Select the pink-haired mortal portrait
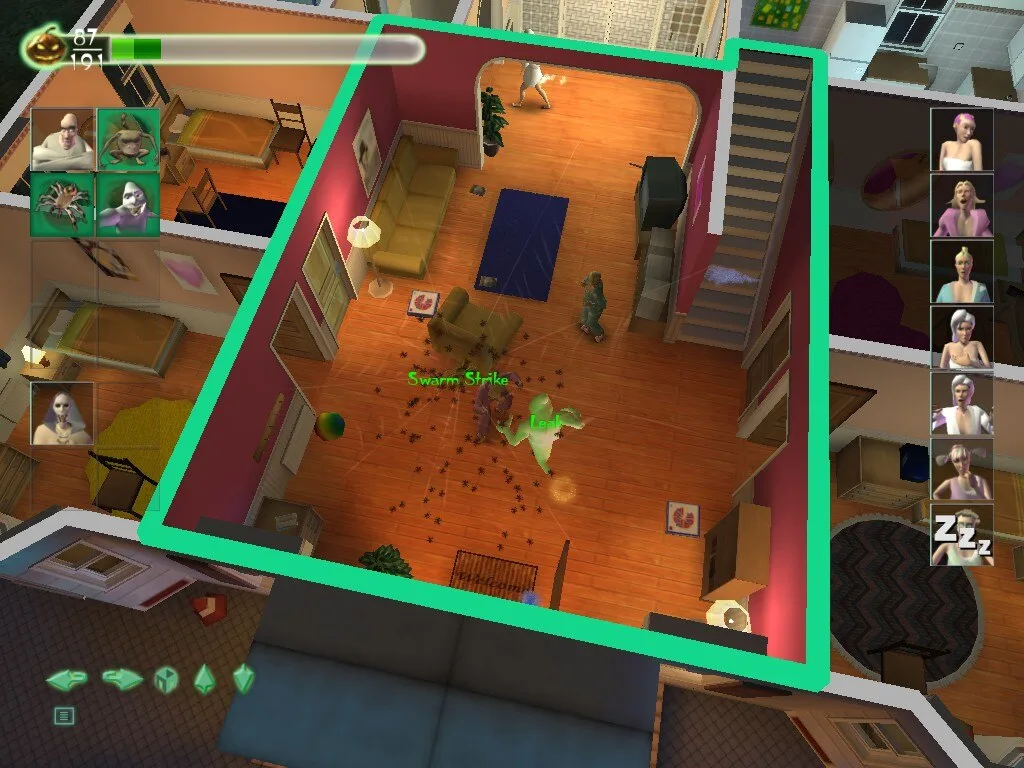 pos(962,140)
